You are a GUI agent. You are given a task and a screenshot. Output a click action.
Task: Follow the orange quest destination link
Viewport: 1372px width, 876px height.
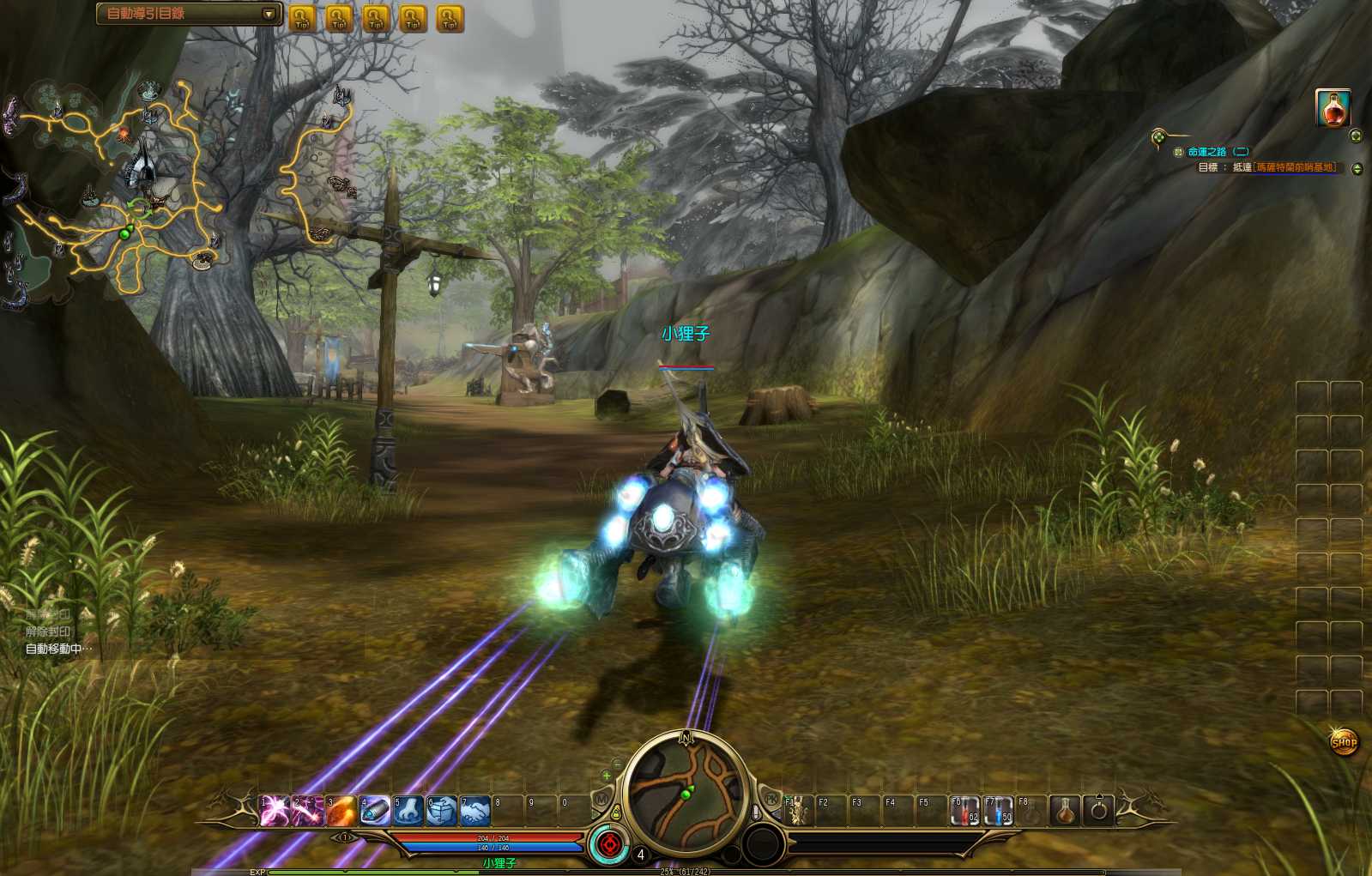tap(1296, 167)
